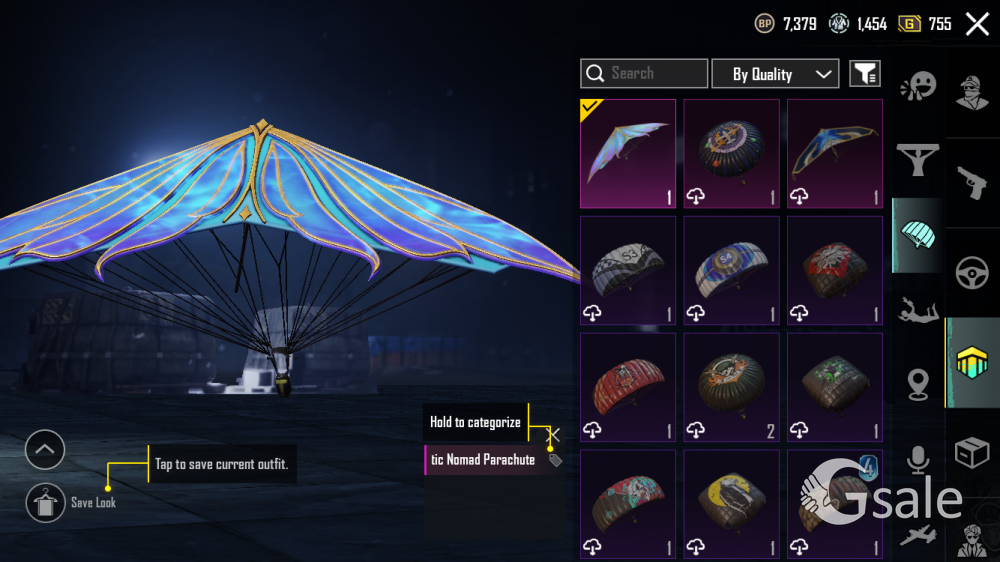Open the filter options

pos(865,74)
